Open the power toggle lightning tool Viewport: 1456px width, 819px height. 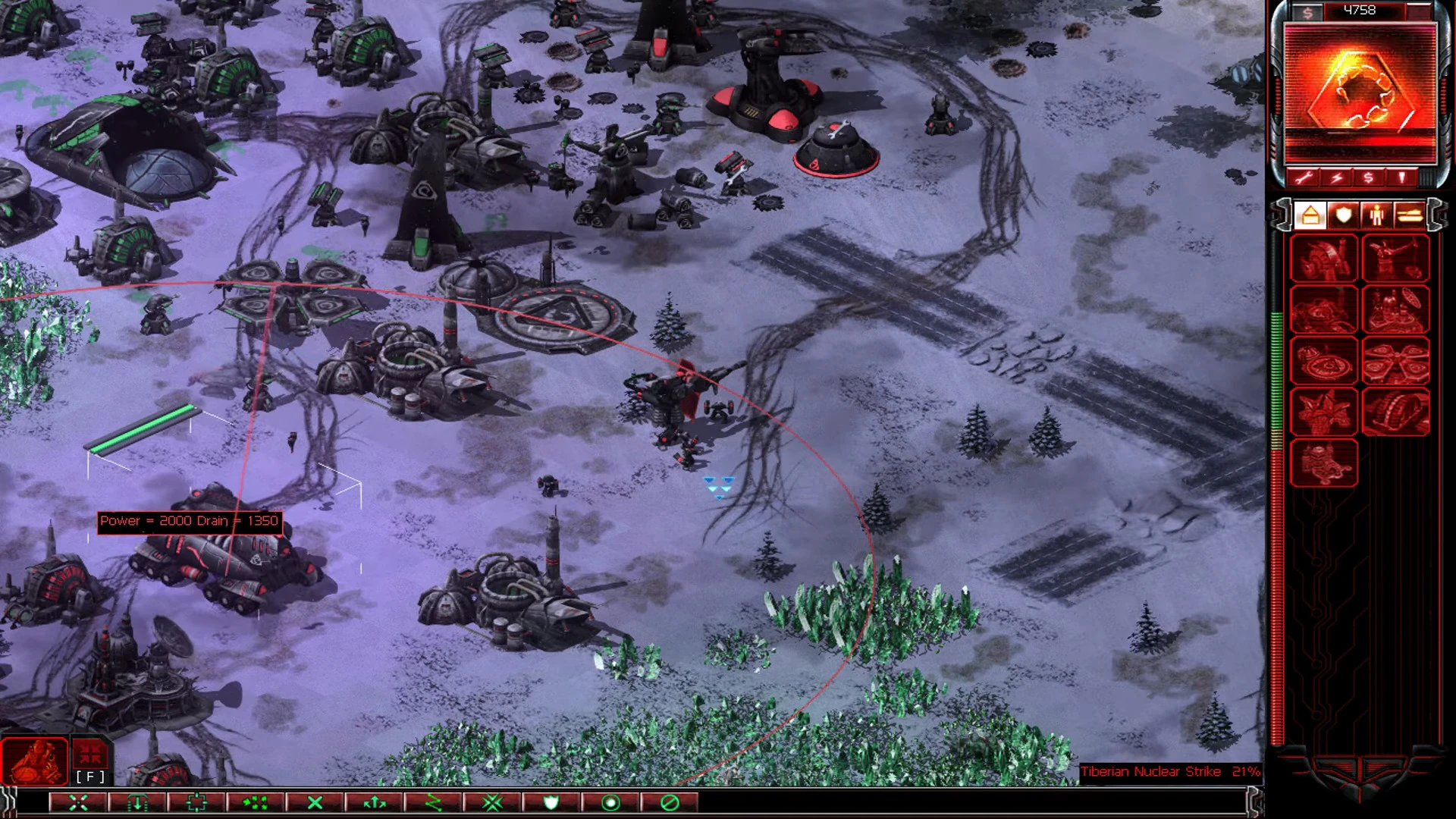[x=1338, y=178]
